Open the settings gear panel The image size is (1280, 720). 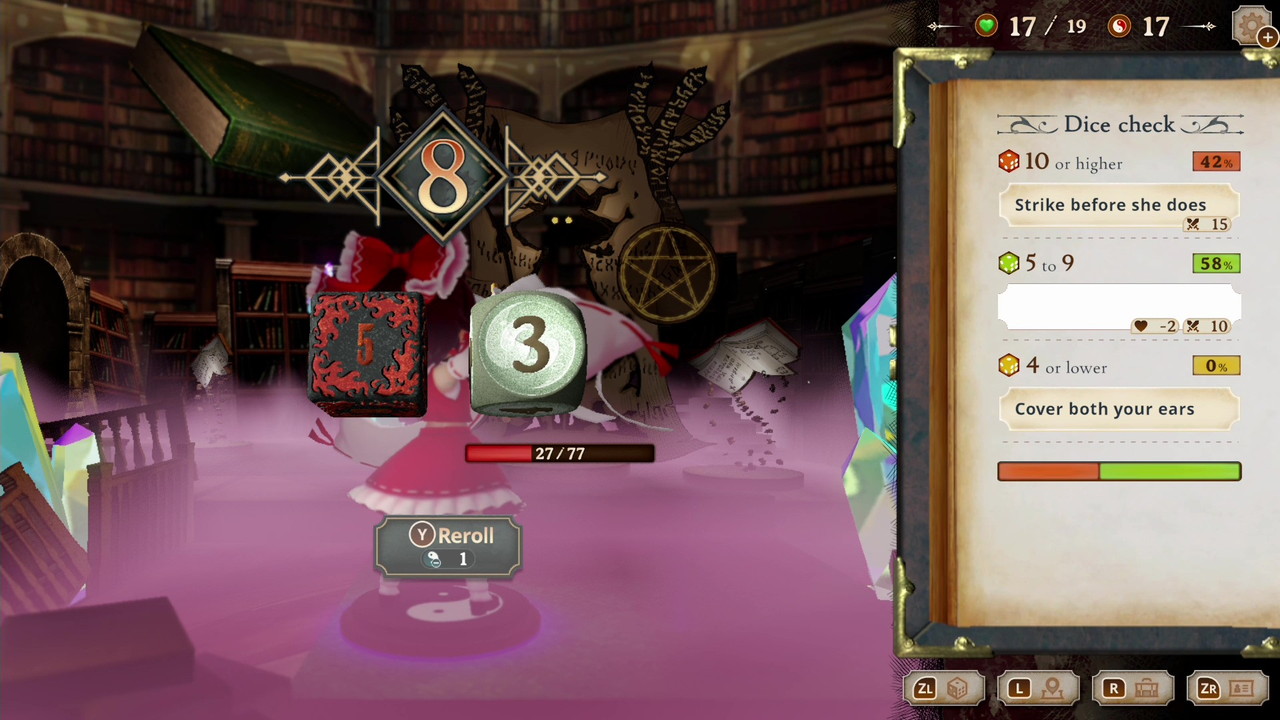click(1252, 27)
